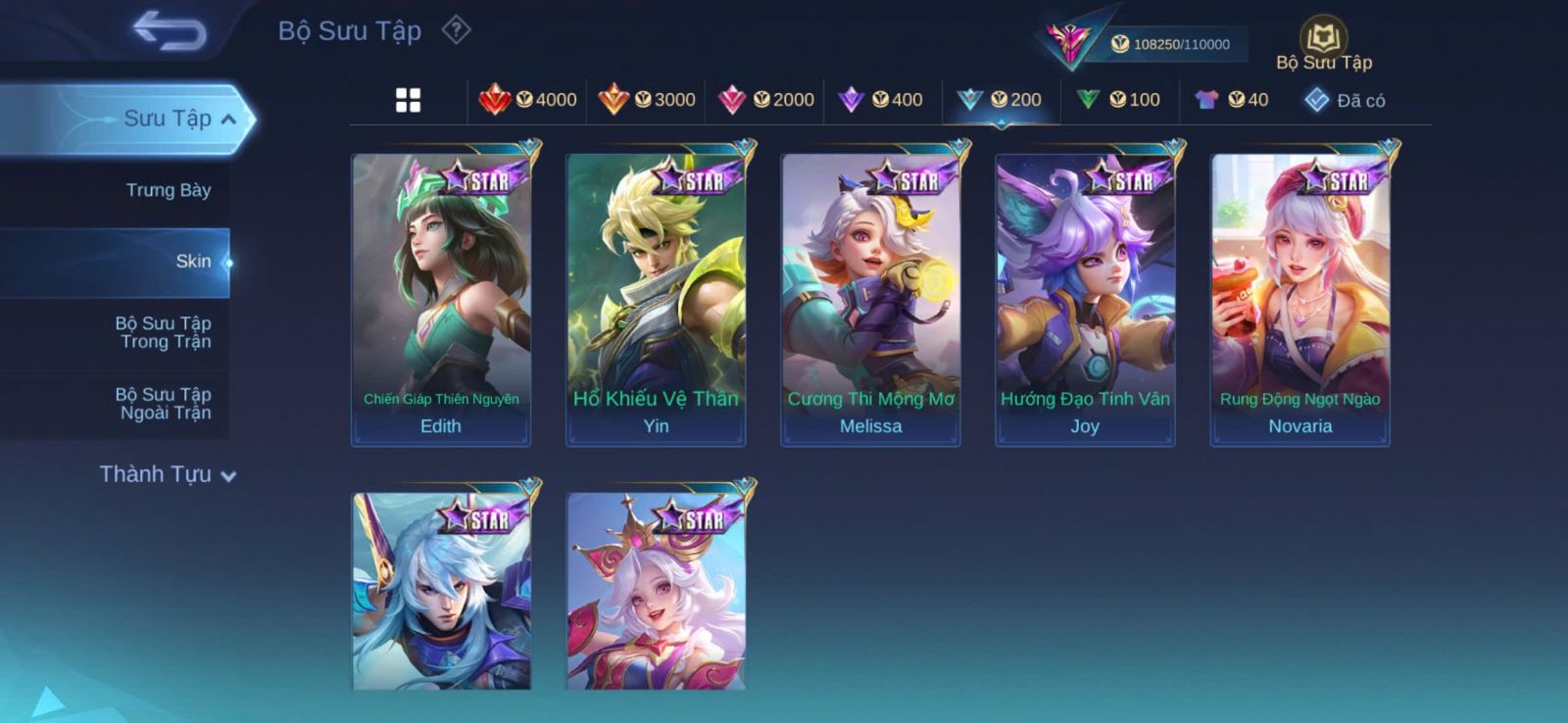The image size is (1568, 723).
Task: Select the Skin menu entry
Action: point(193,262)
